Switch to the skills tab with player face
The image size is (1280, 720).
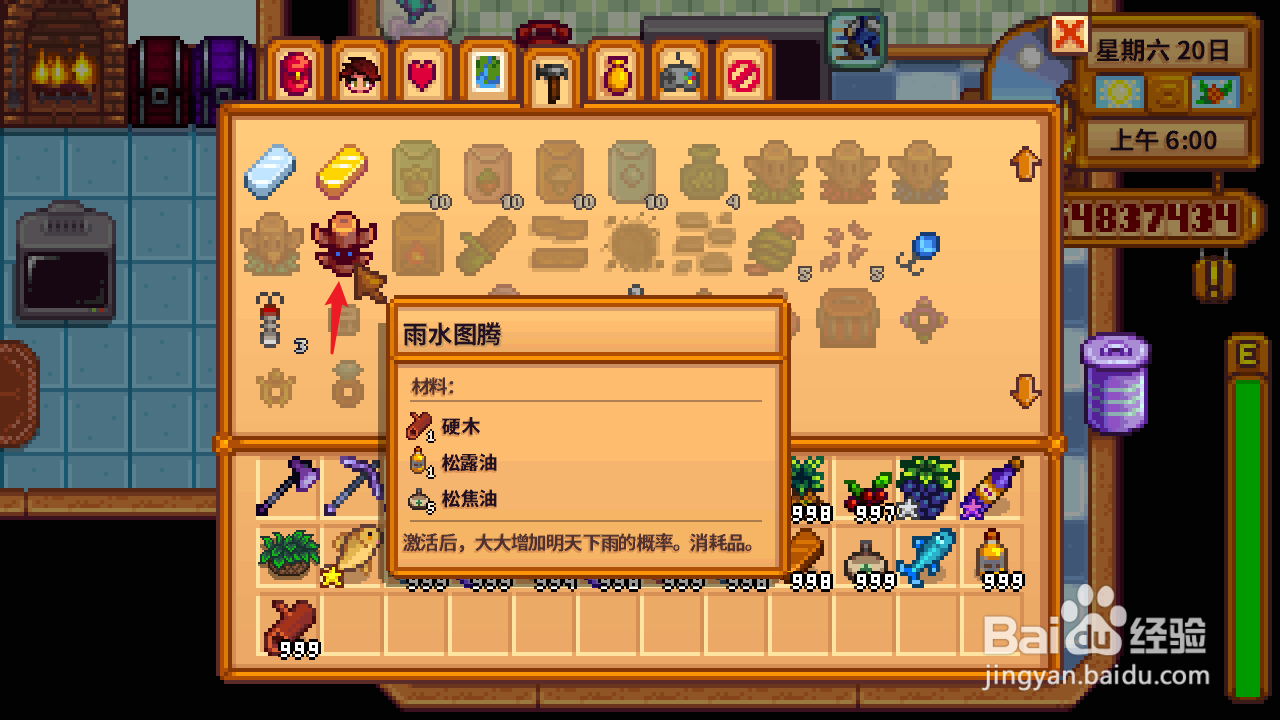pyautogui.click(x=360, y=72)
